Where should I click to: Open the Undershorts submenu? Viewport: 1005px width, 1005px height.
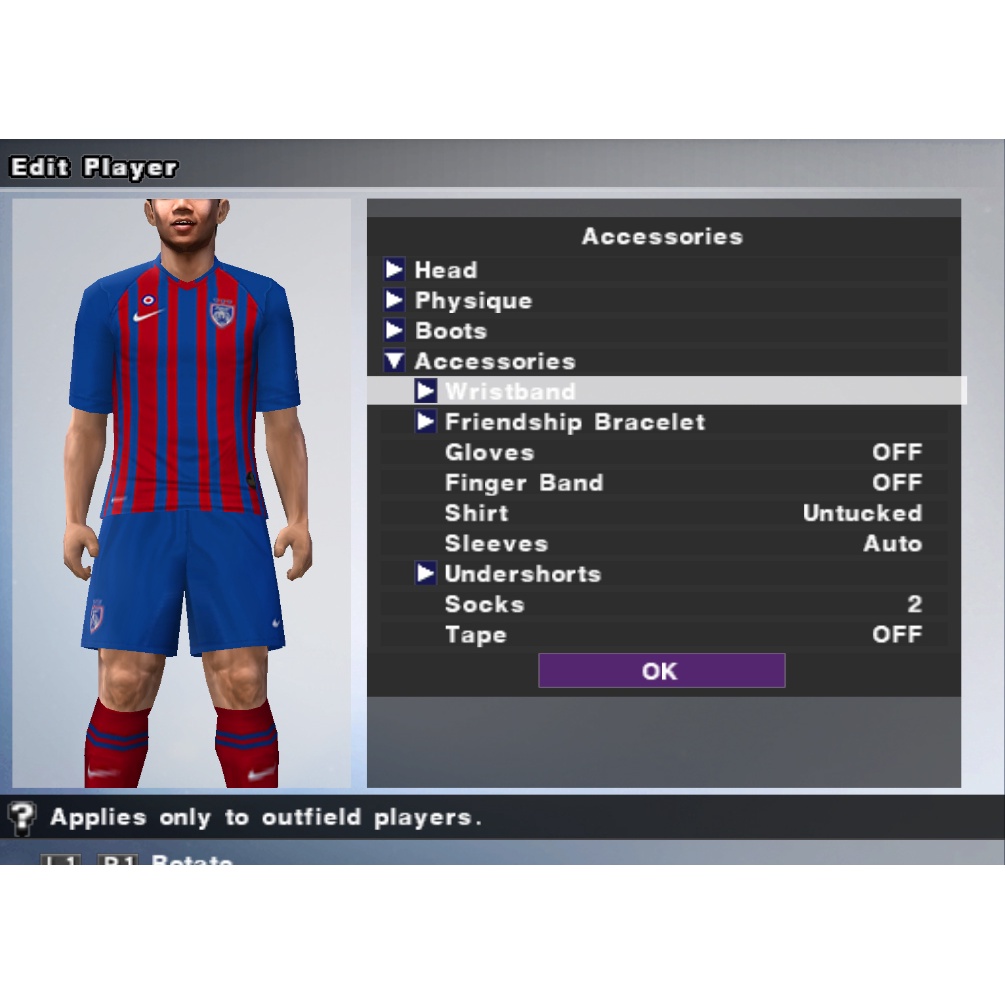pos(522,574)
